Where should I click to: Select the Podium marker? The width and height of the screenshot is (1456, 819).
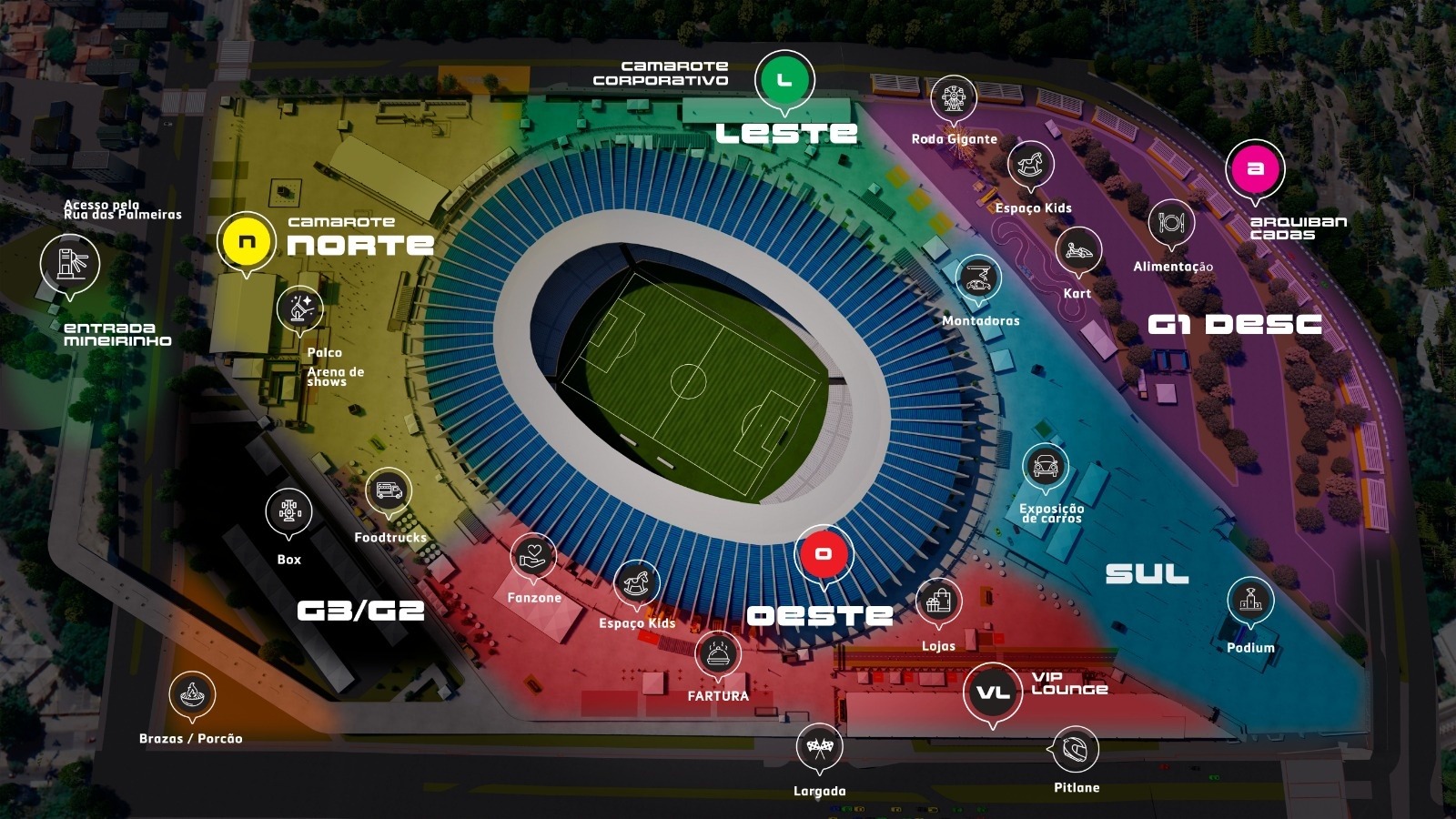click(x=1250, y=601)
